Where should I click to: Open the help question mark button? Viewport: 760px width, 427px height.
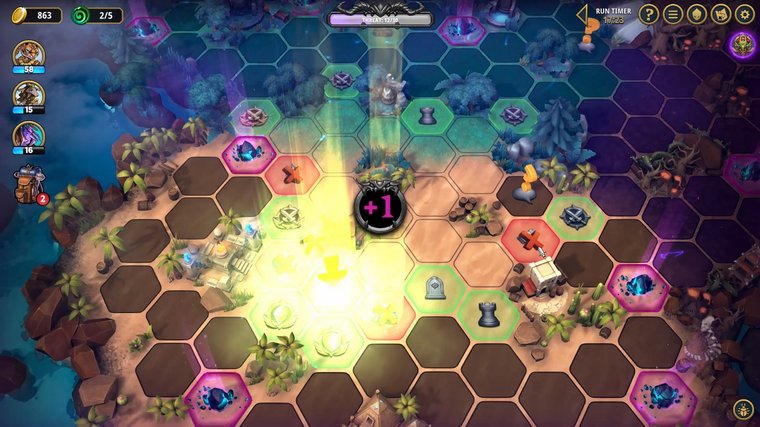650,14
